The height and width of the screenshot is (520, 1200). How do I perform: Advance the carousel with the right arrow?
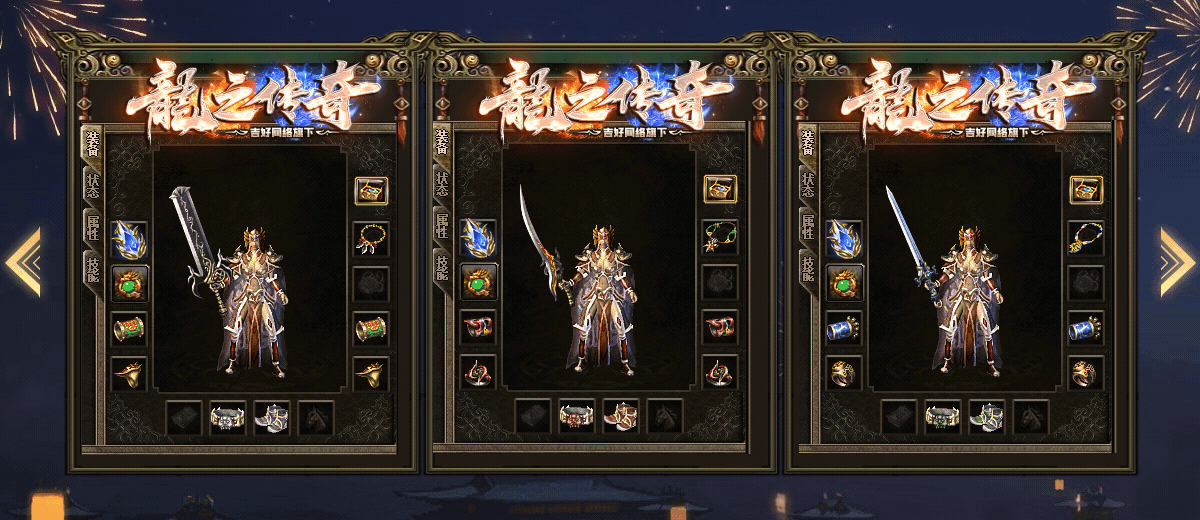1176,262
